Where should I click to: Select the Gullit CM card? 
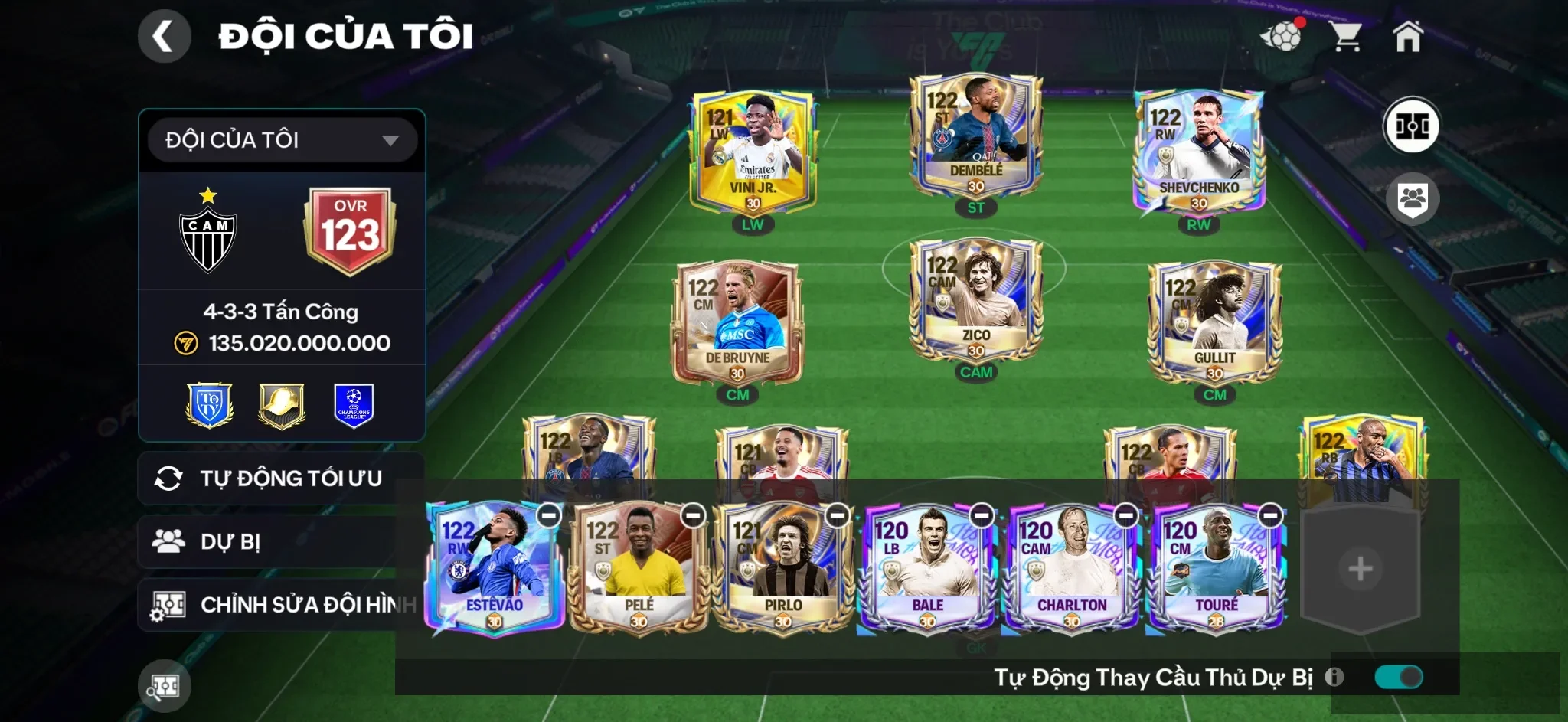click(1214, 323)
